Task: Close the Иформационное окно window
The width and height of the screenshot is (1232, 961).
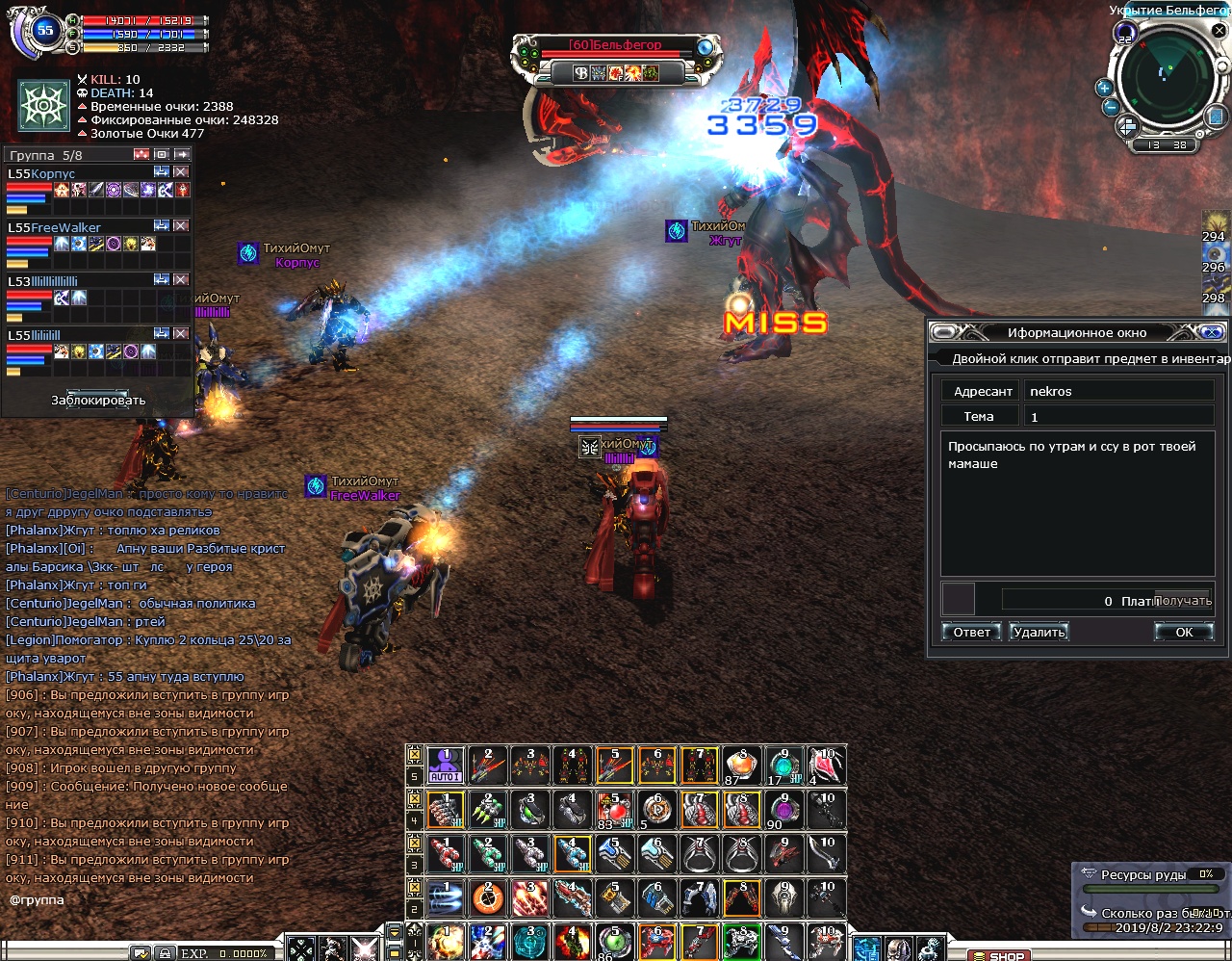Action: coord(1212,333)
